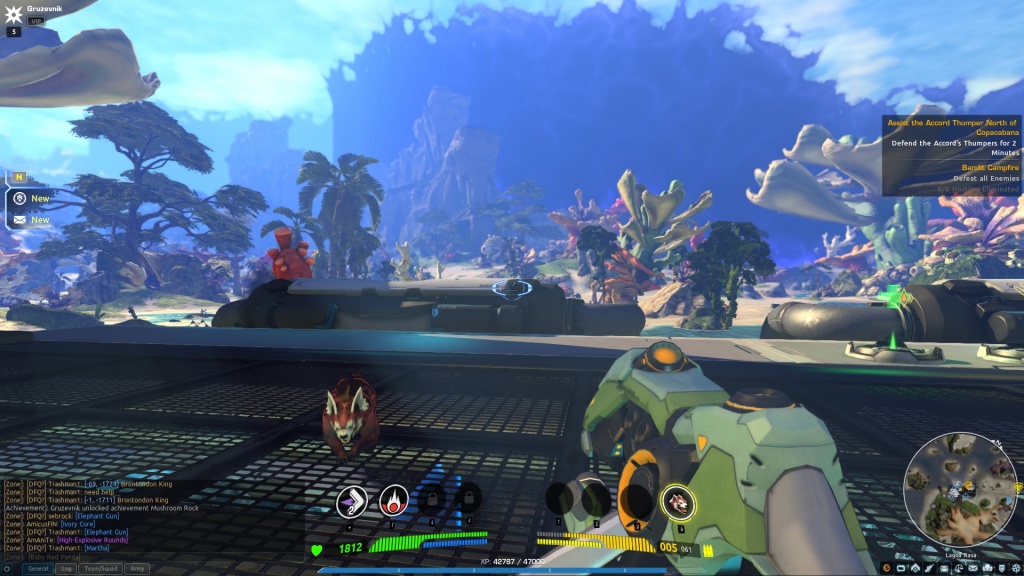
Task: Select the Team/Squad chat tab
Action: click(100, 568)
